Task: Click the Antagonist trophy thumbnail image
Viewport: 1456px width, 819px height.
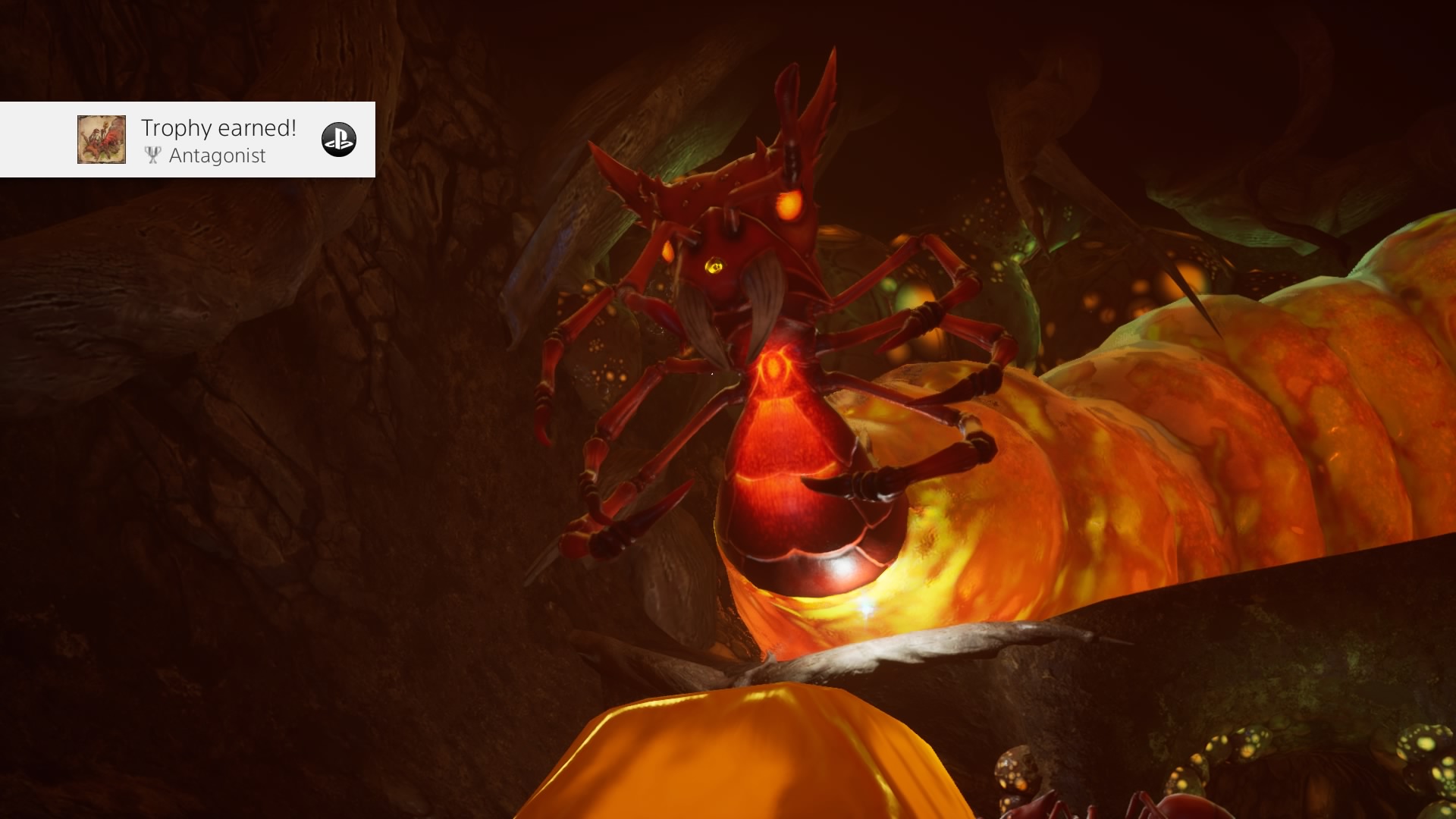Action: click(x=102, y=140)
